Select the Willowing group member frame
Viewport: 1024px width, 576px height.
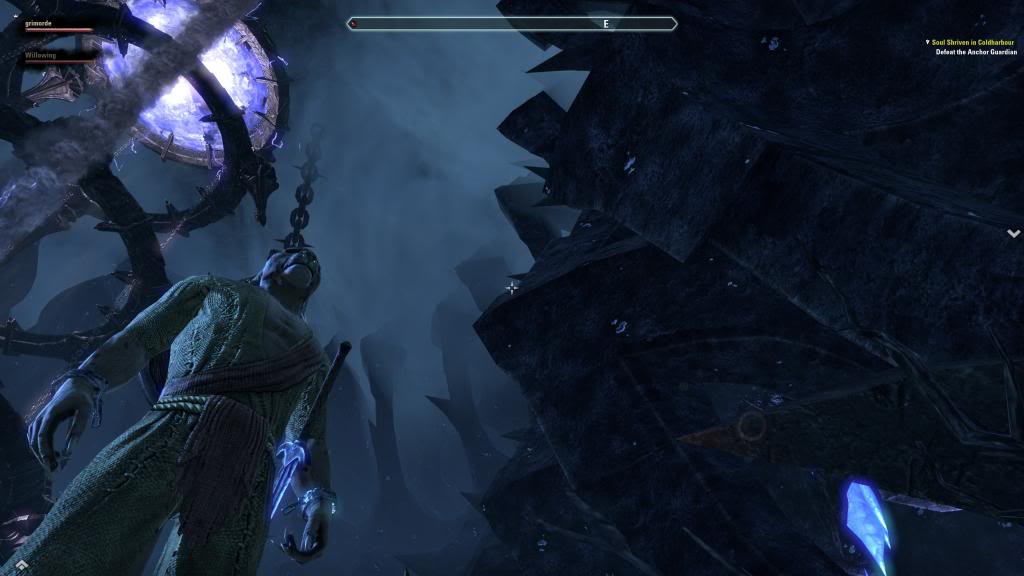coord(58,58)
